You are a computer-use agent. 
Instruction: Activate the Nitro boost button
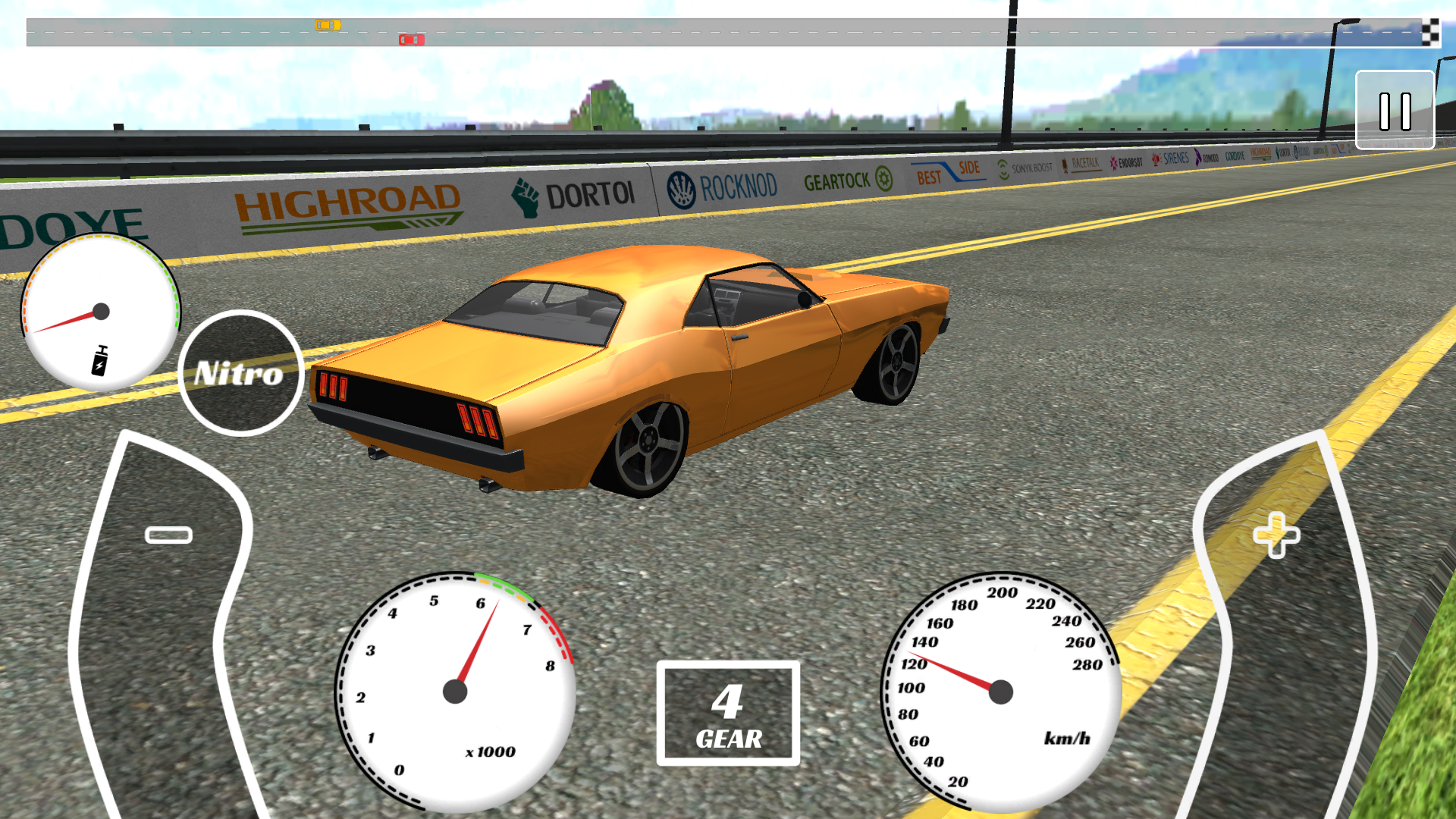(x=240, y=371)
